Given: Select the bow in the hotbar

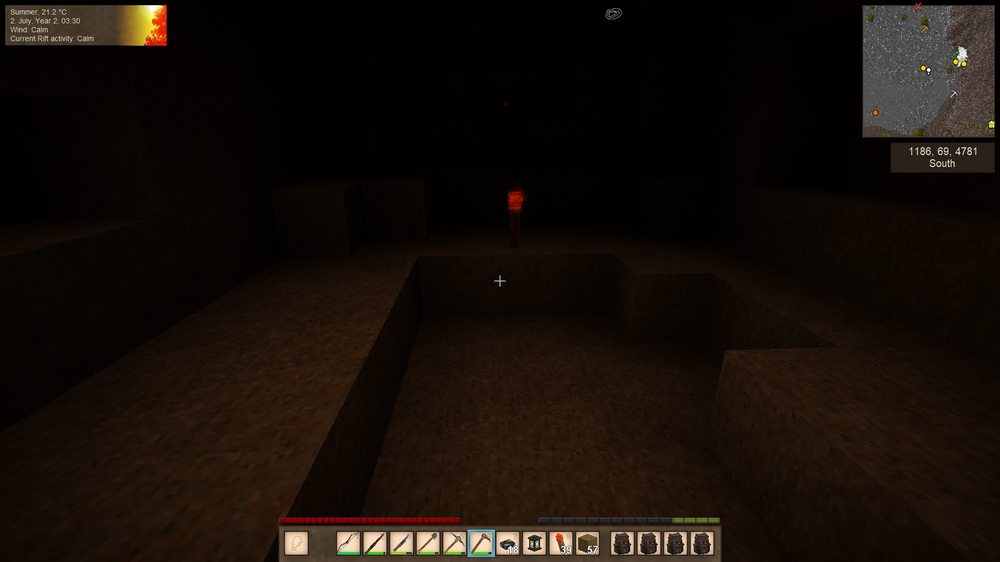Looking at the screenshot, I should pos(348,543).
